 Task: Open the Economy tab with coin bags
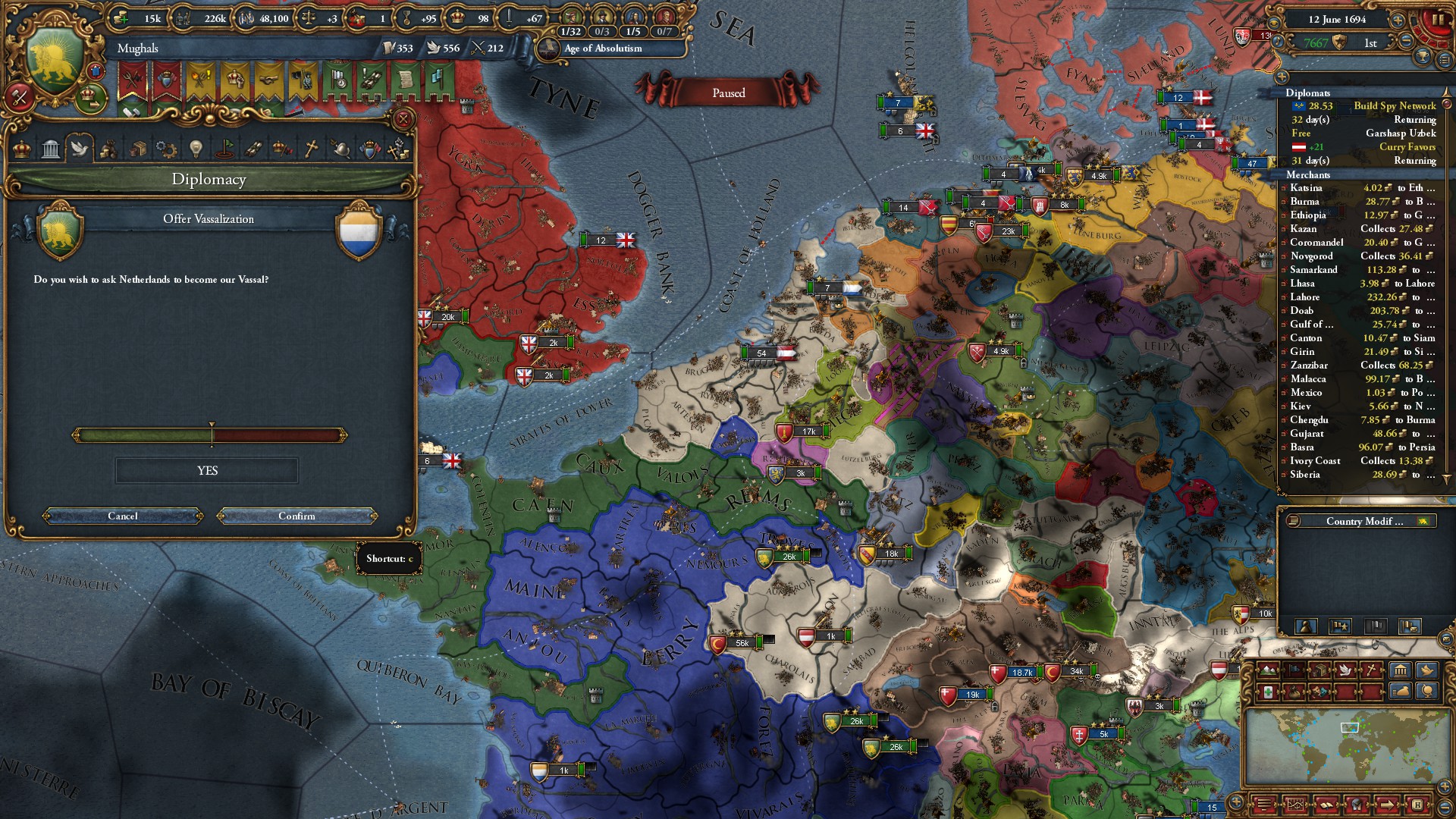(108, 149)
